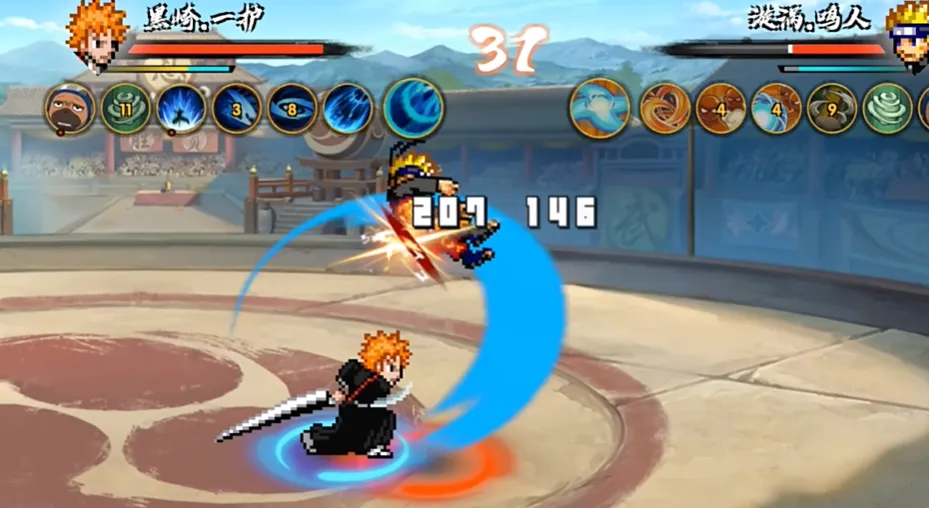Select the orange shadow clones skill showing 4
Viewport: 929px width, 508px height.
(x=721, y=108)
